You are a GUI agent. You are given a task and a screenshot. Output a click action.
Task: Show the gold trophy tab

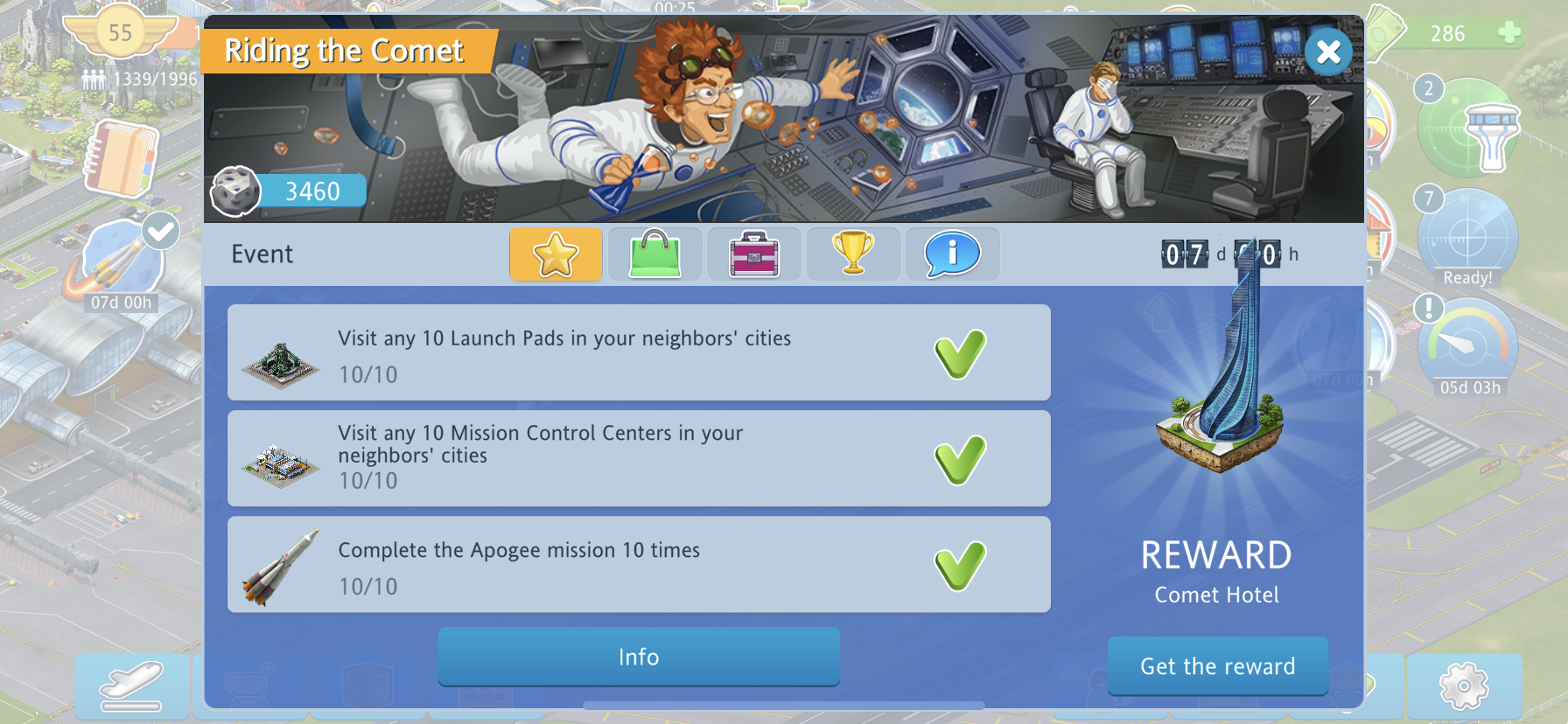click(853, 254)
